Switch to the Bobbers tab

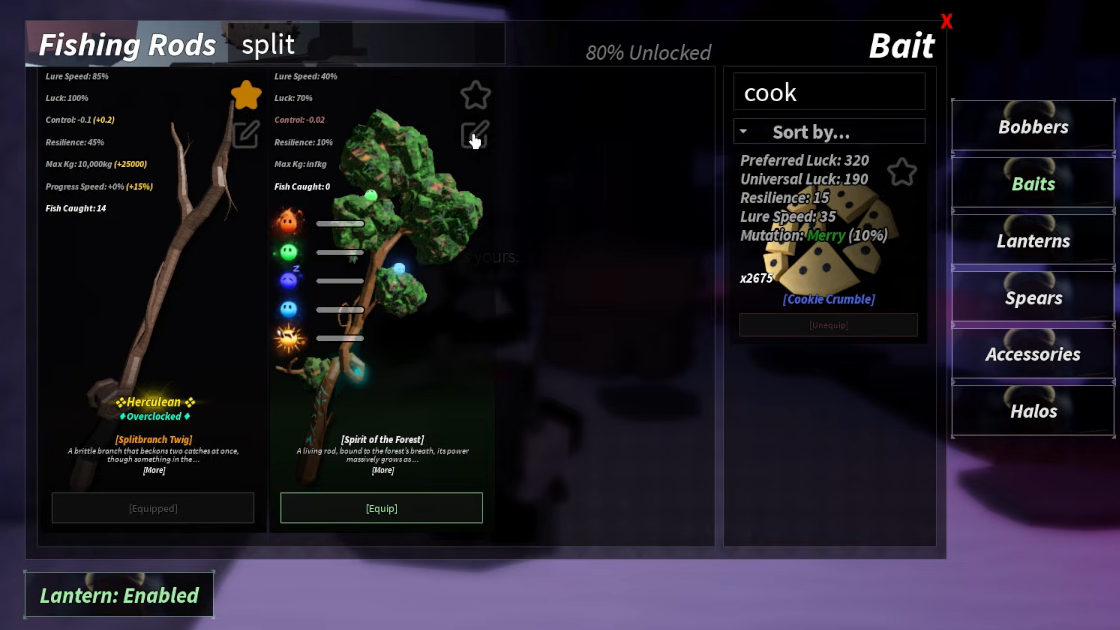pos(1033,127)
